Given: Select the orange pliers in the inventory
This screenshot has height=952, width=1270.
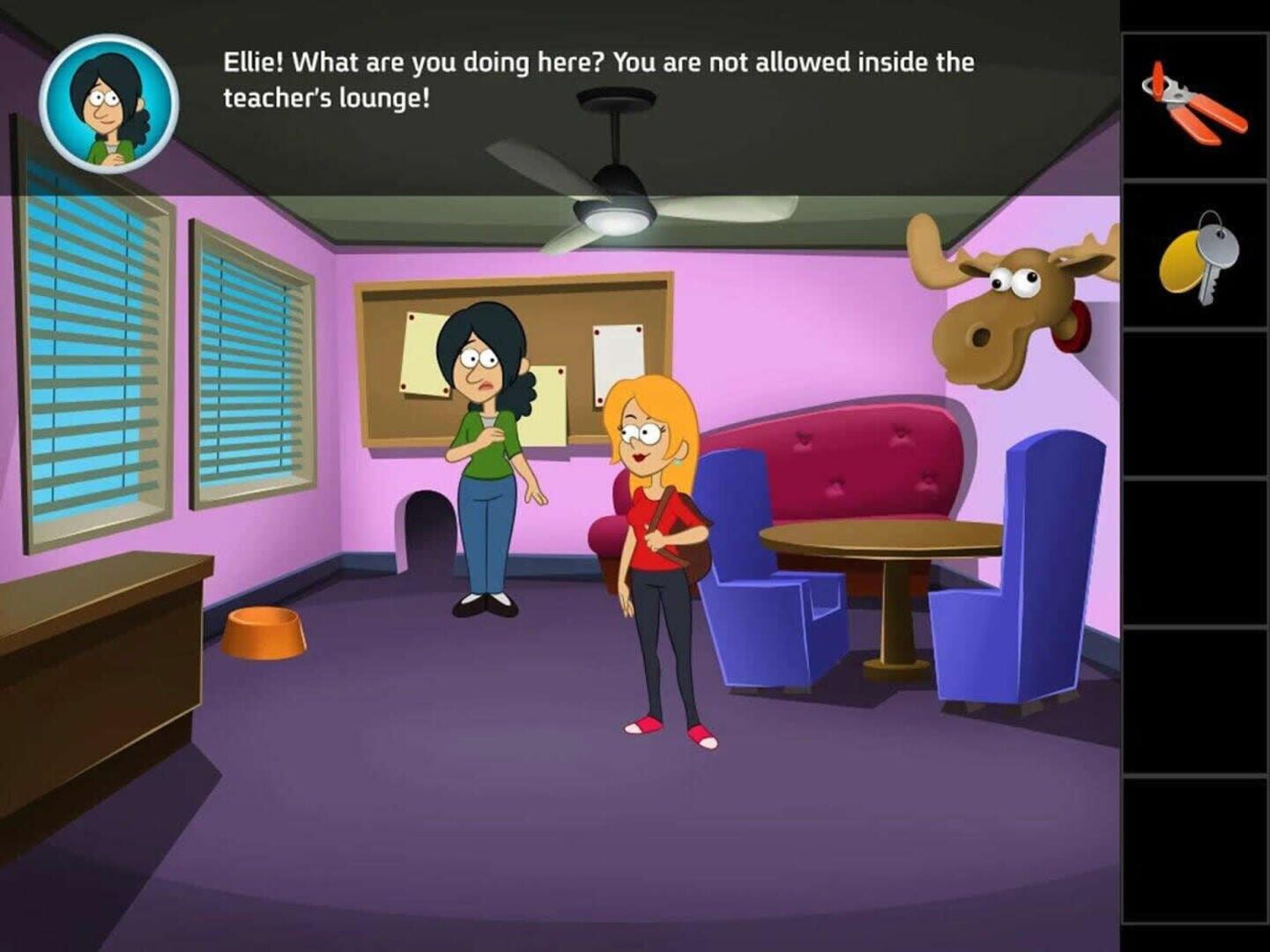Looking at the screenshot, I should pyautogui.click(x=1192, y=97).
